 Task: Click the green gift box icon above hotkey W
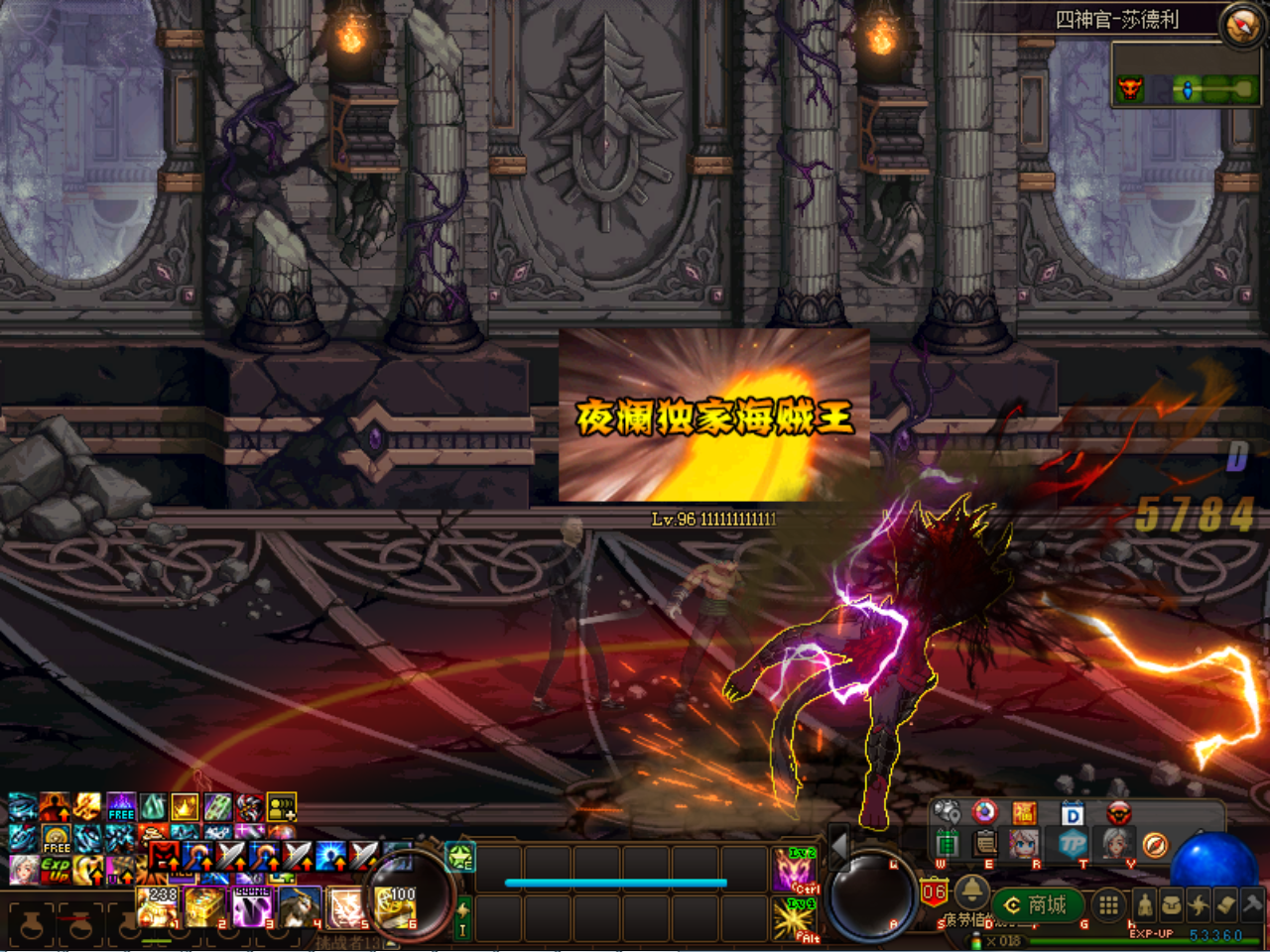949,844
